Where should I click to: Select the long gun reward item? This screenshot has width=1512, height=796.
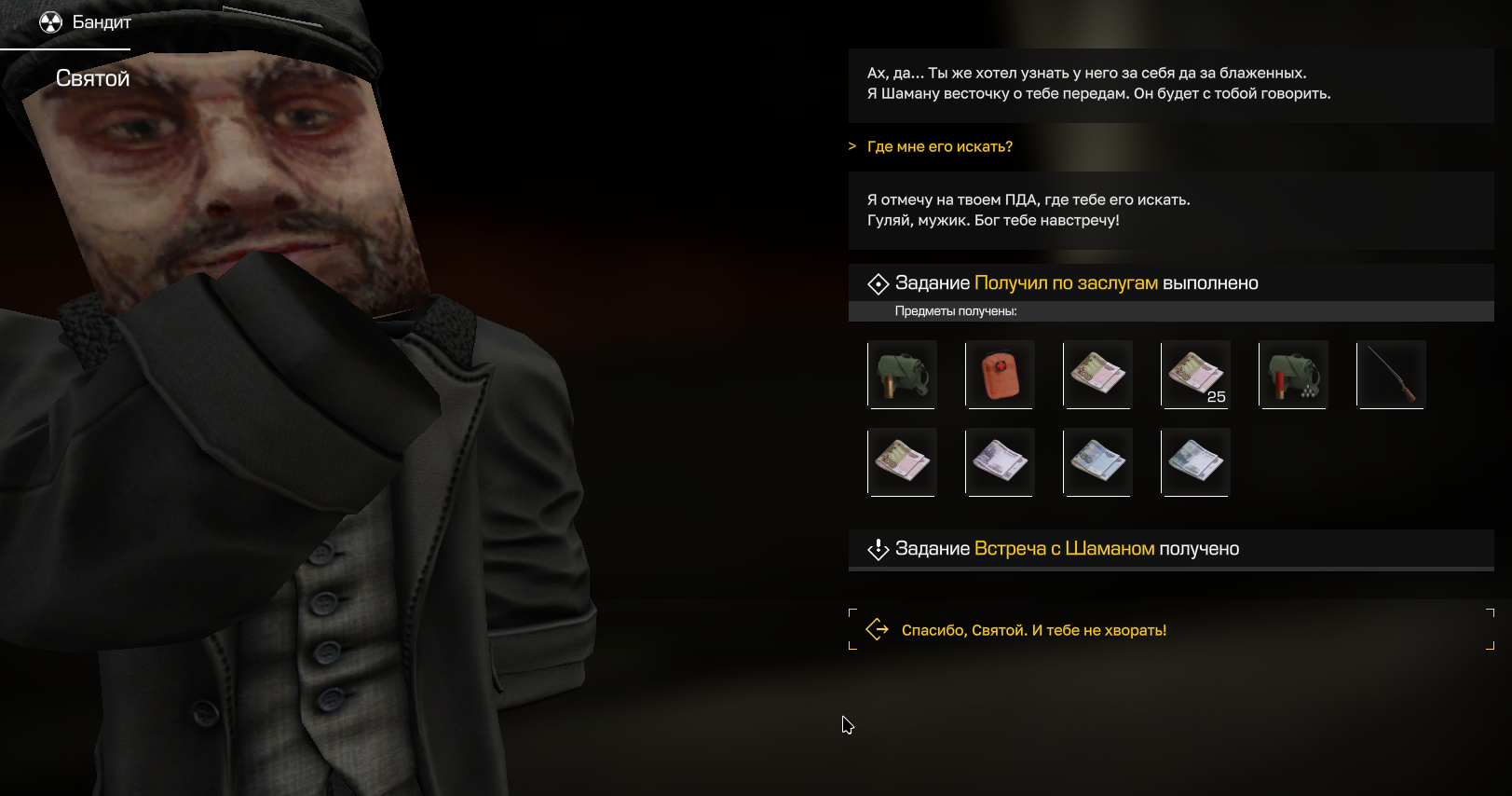[1391, 375]
